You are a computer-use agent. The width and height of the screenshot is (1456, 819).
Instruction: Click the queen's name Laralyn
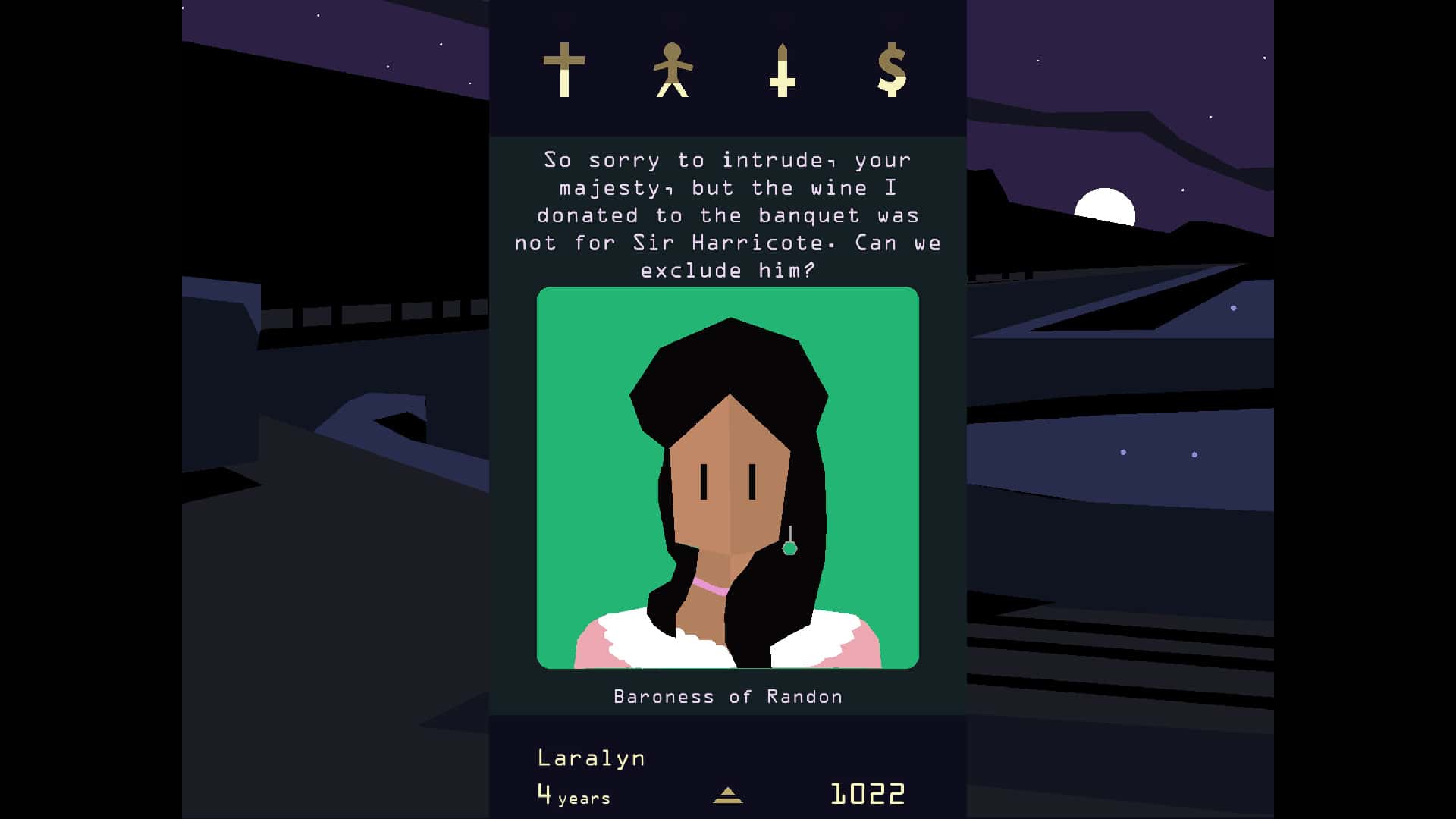[590, 757]
